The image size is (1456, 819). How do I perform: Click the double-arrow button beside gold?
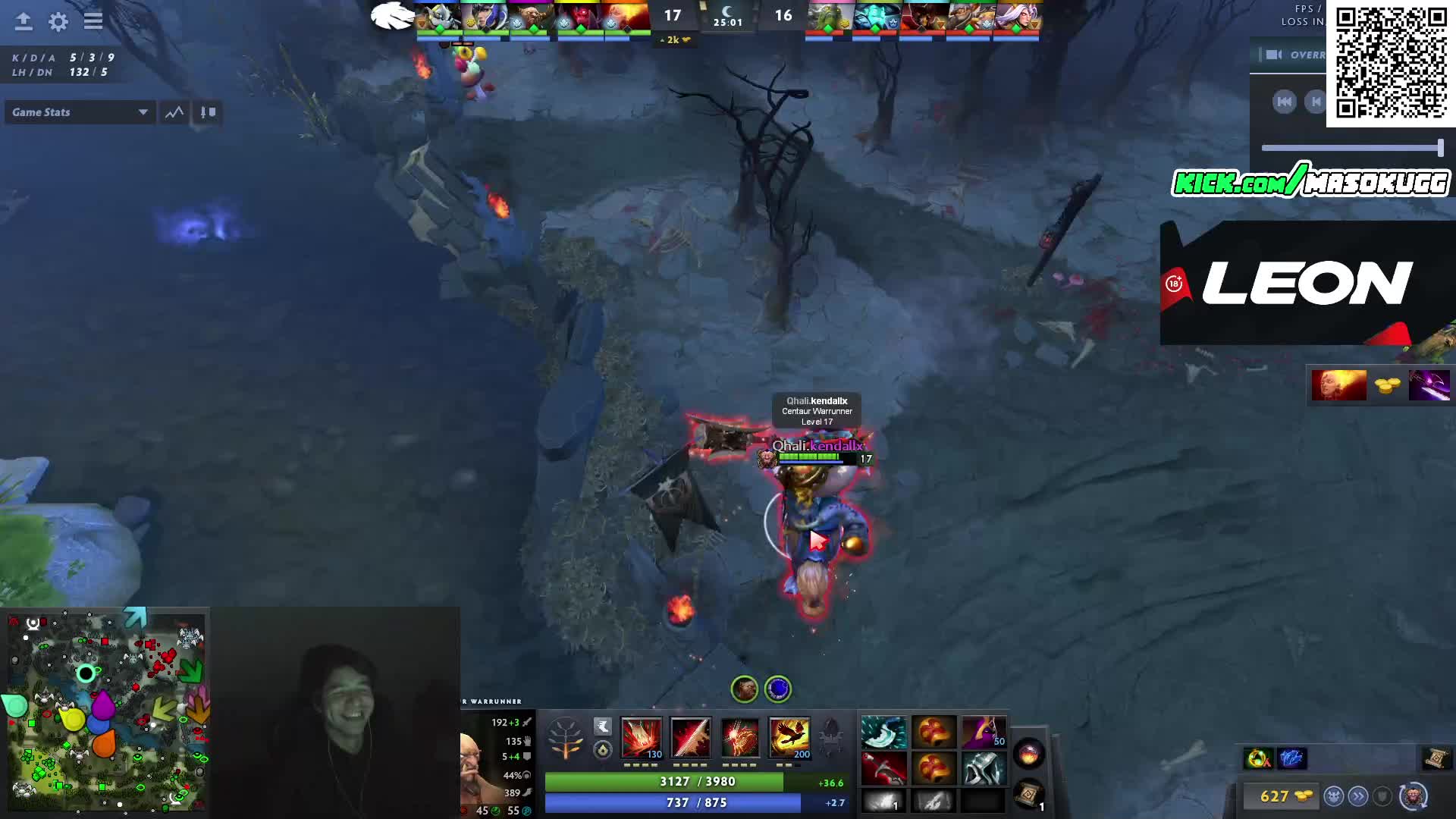1358,796
